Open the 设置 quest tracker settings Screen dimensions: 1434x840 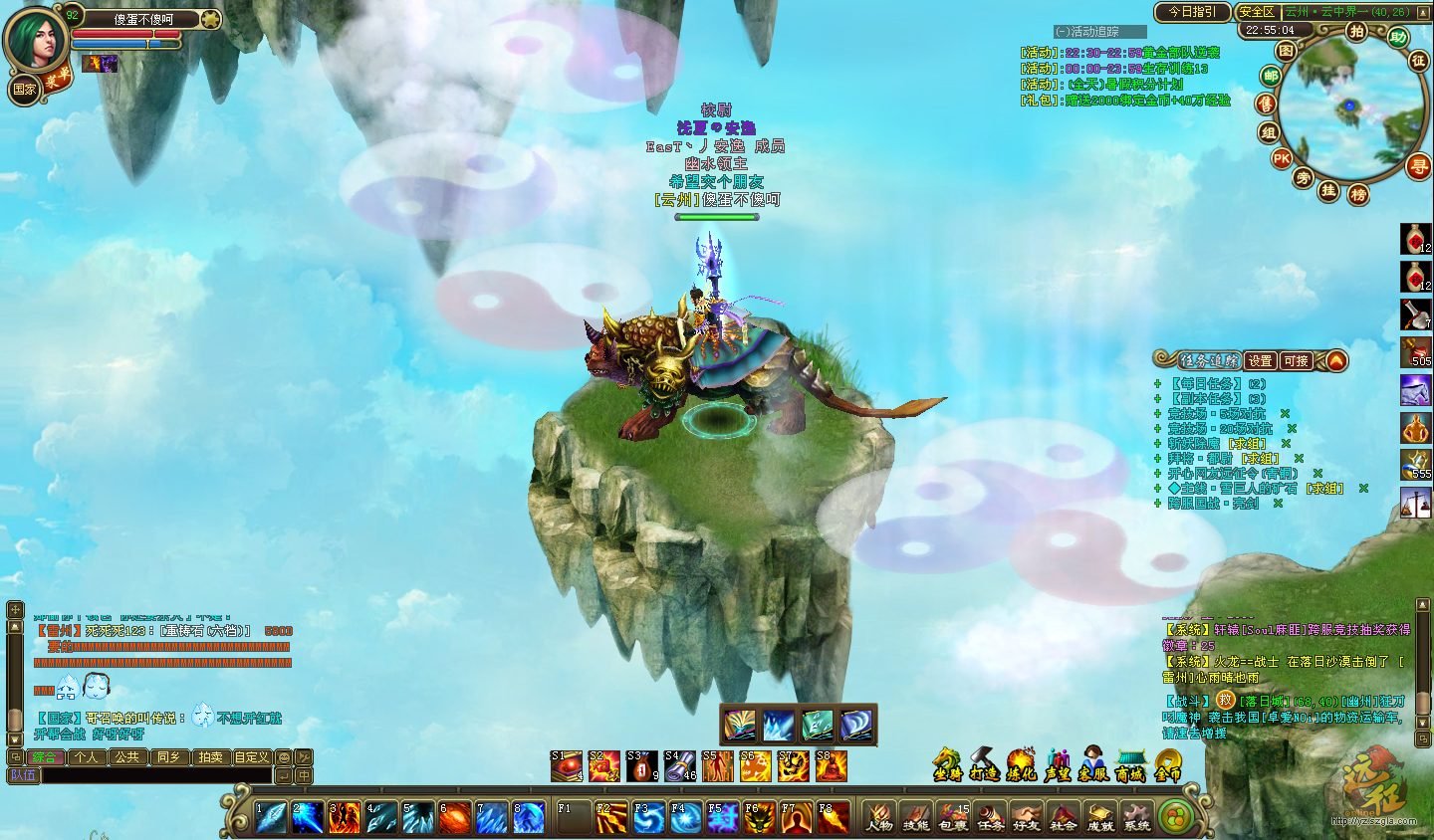(x=1261, y=360)
